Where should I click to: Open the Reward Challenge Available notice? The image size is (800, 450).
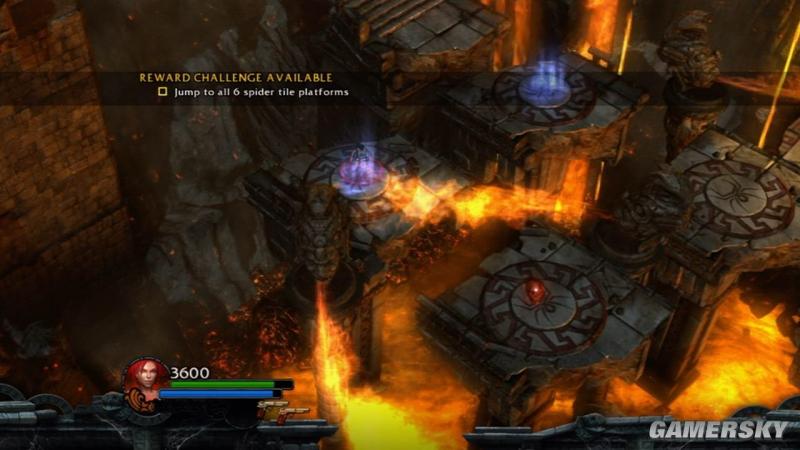235,77
